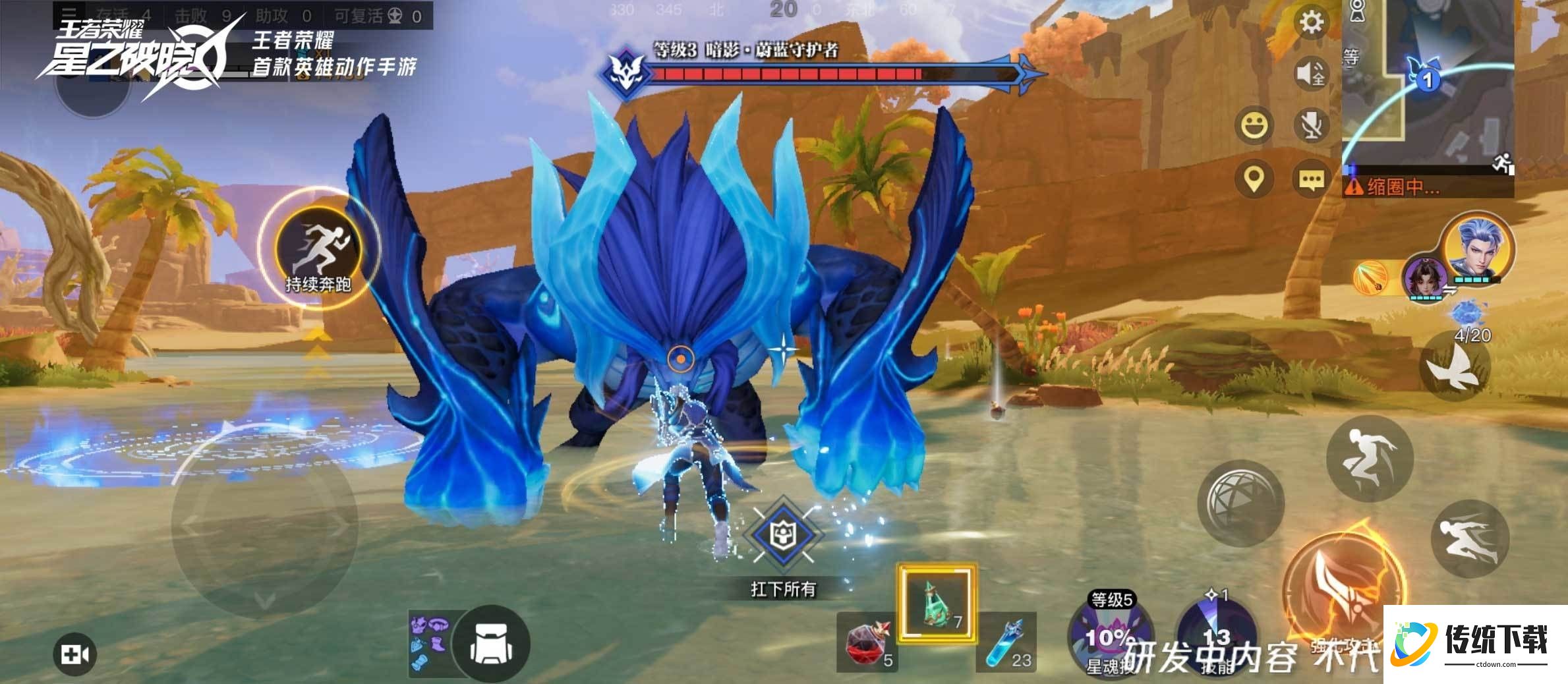Screen dimensions: 1568x684
Task: Open the quick chat bubble
Action: [x=1311, y=179]
